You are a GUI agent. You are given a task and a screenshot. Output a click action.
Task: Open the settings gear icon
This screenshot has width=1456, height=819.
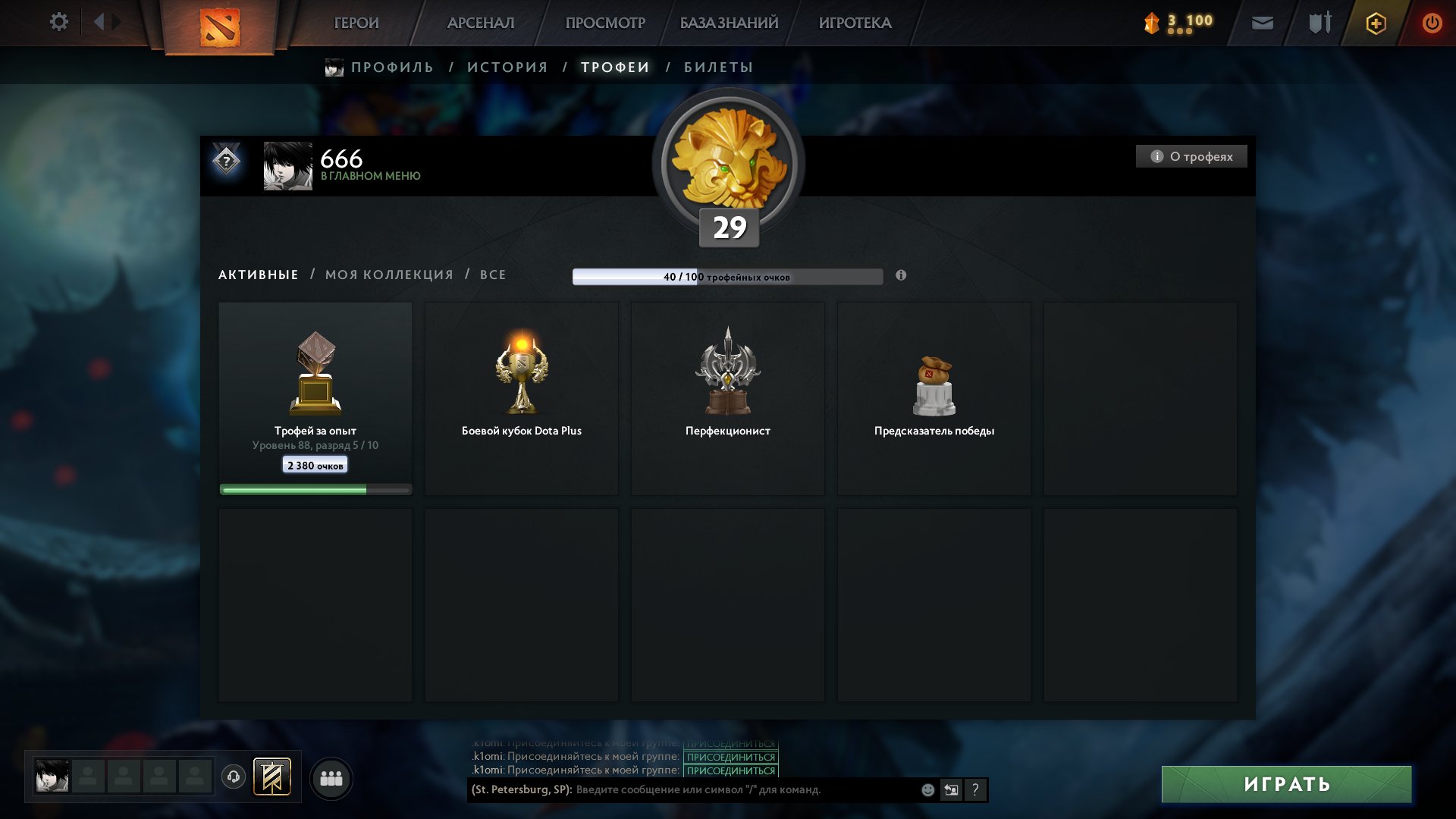pyautogui.click(x=58, y=22)
